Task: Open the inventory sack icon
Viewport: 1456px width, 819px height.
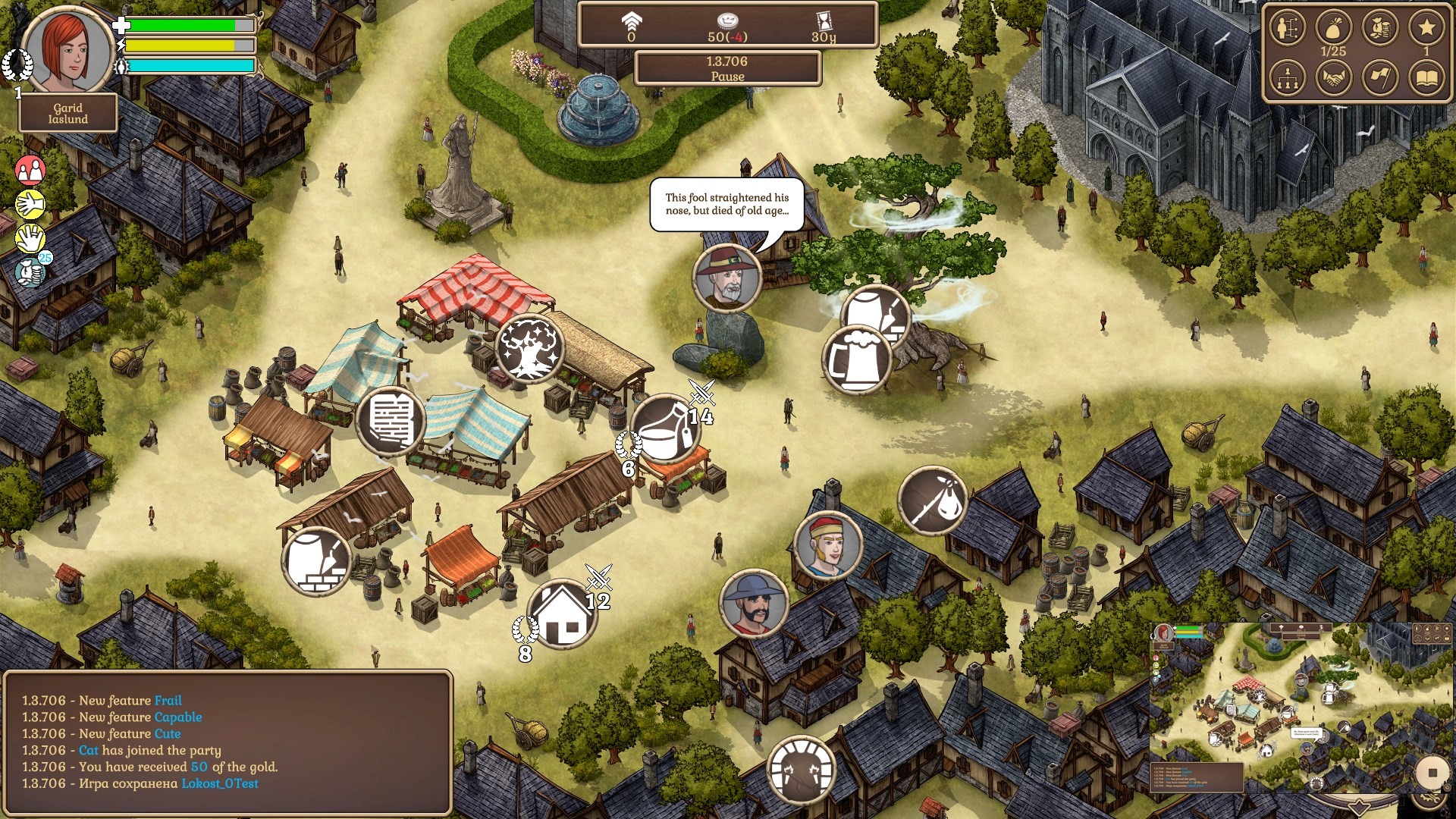Action: [x=1333, y=29]
